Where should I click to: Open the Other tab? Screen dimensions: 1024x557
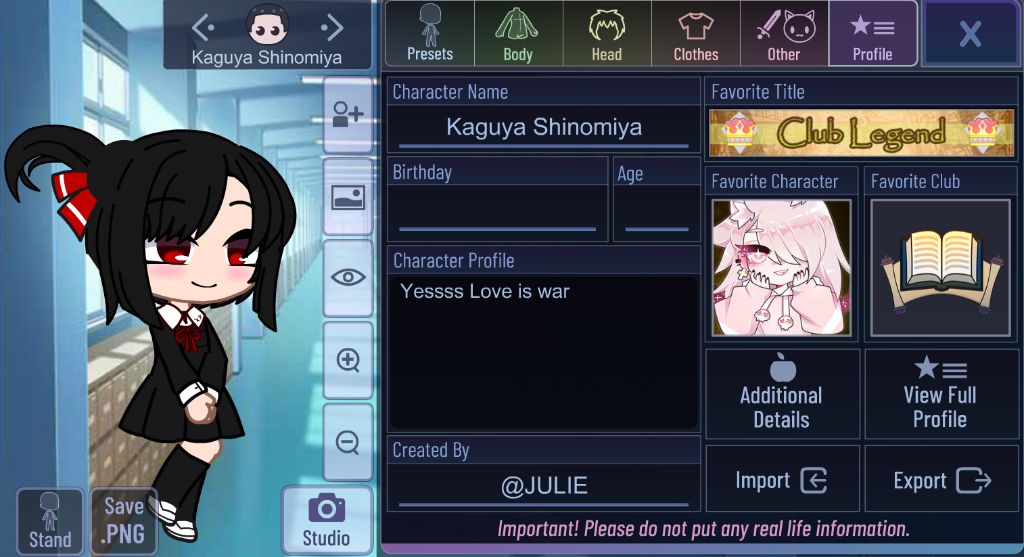[784, 34]
